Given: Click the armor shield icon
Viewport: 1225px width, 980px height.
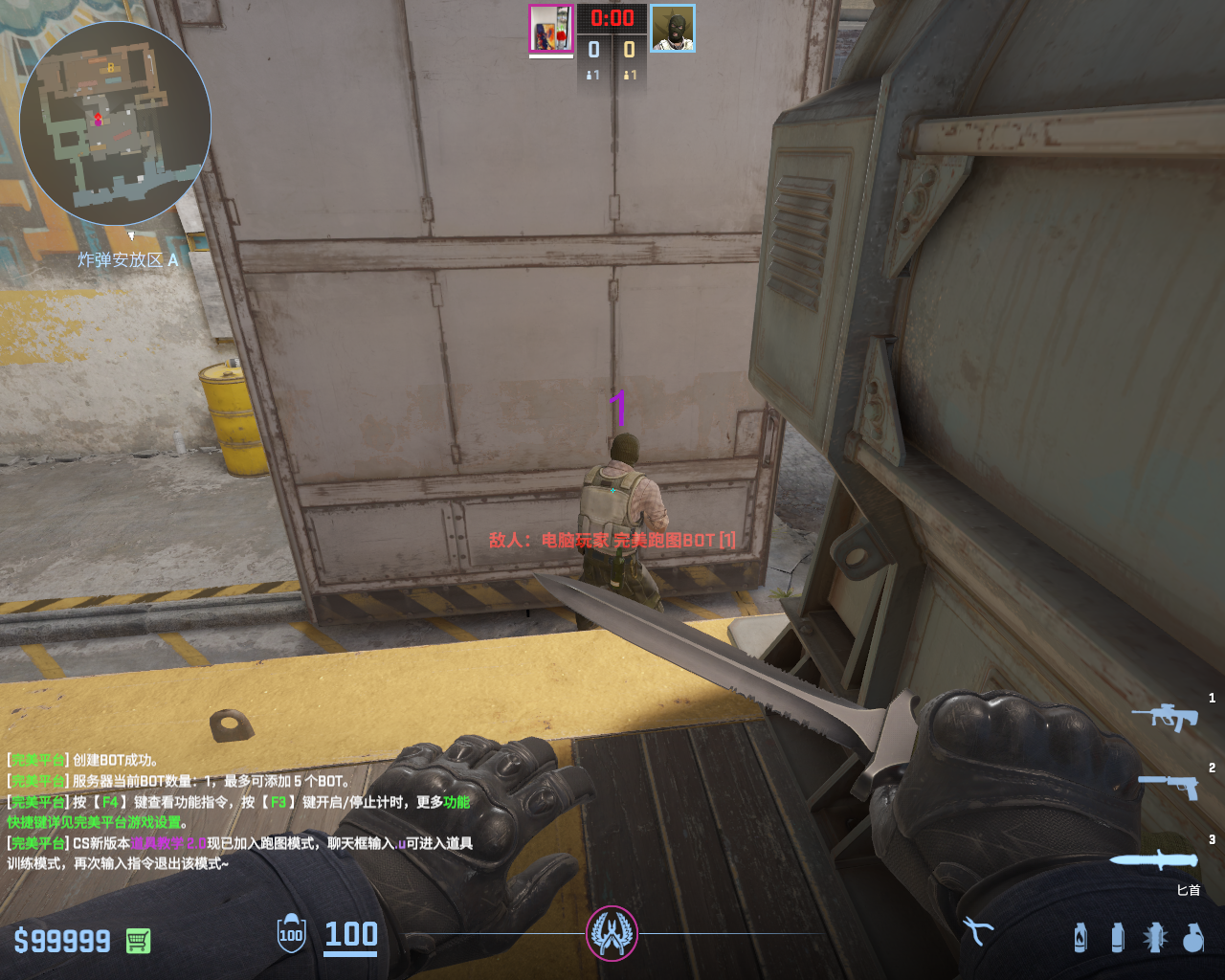Looking at the screenshot, I should point(291,934).
